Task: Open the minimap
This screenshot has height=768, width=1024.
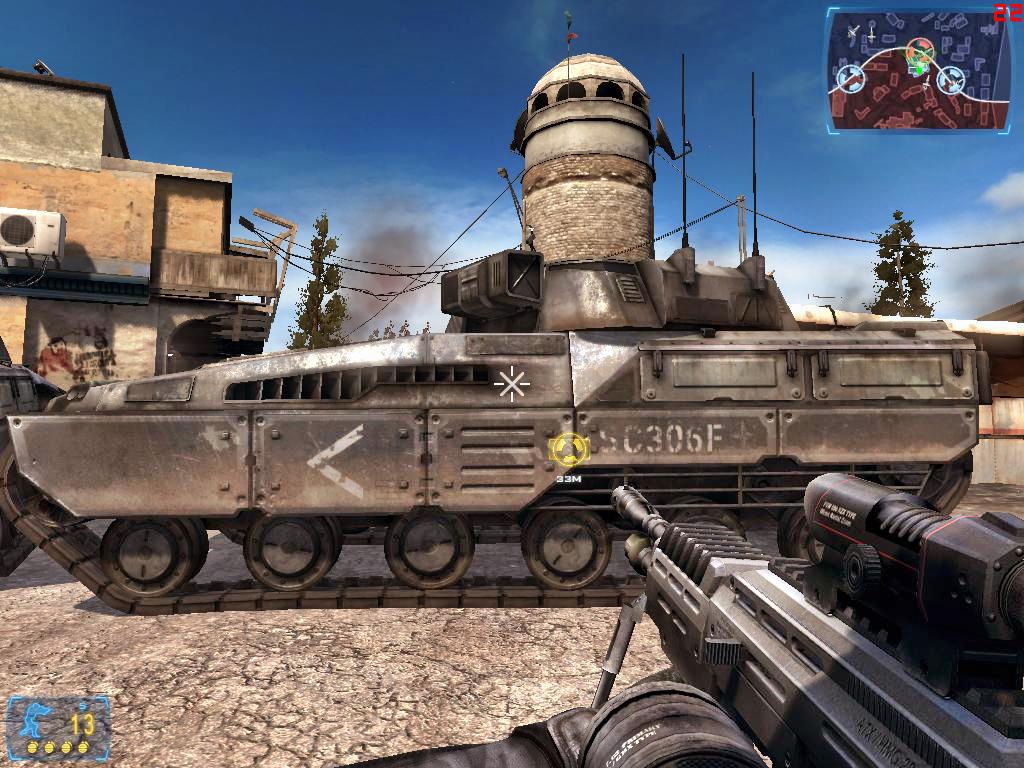Action: click(x=915, y=70)
